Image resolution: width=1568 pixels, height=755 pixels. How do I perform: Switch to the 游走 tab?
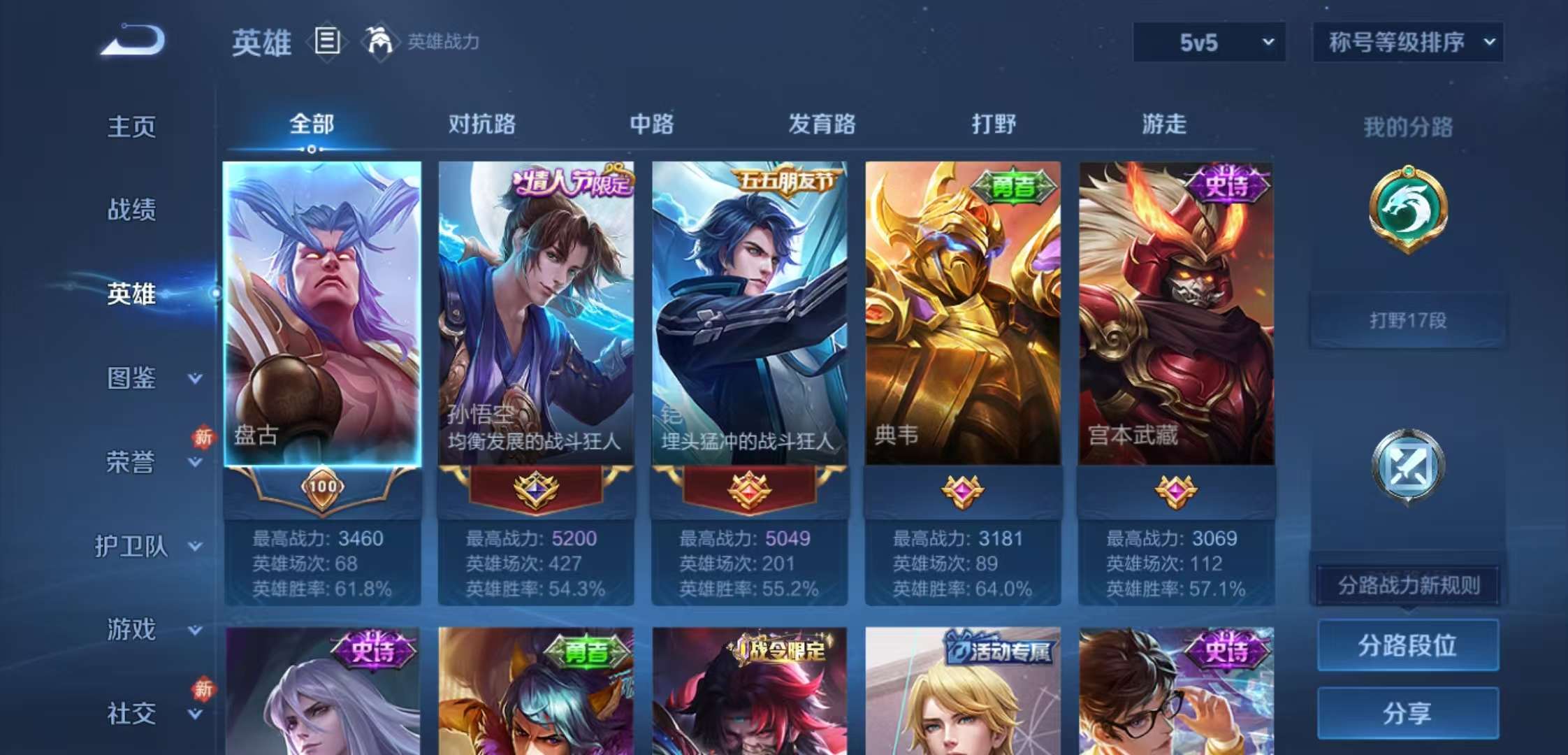pos(1166,124)
